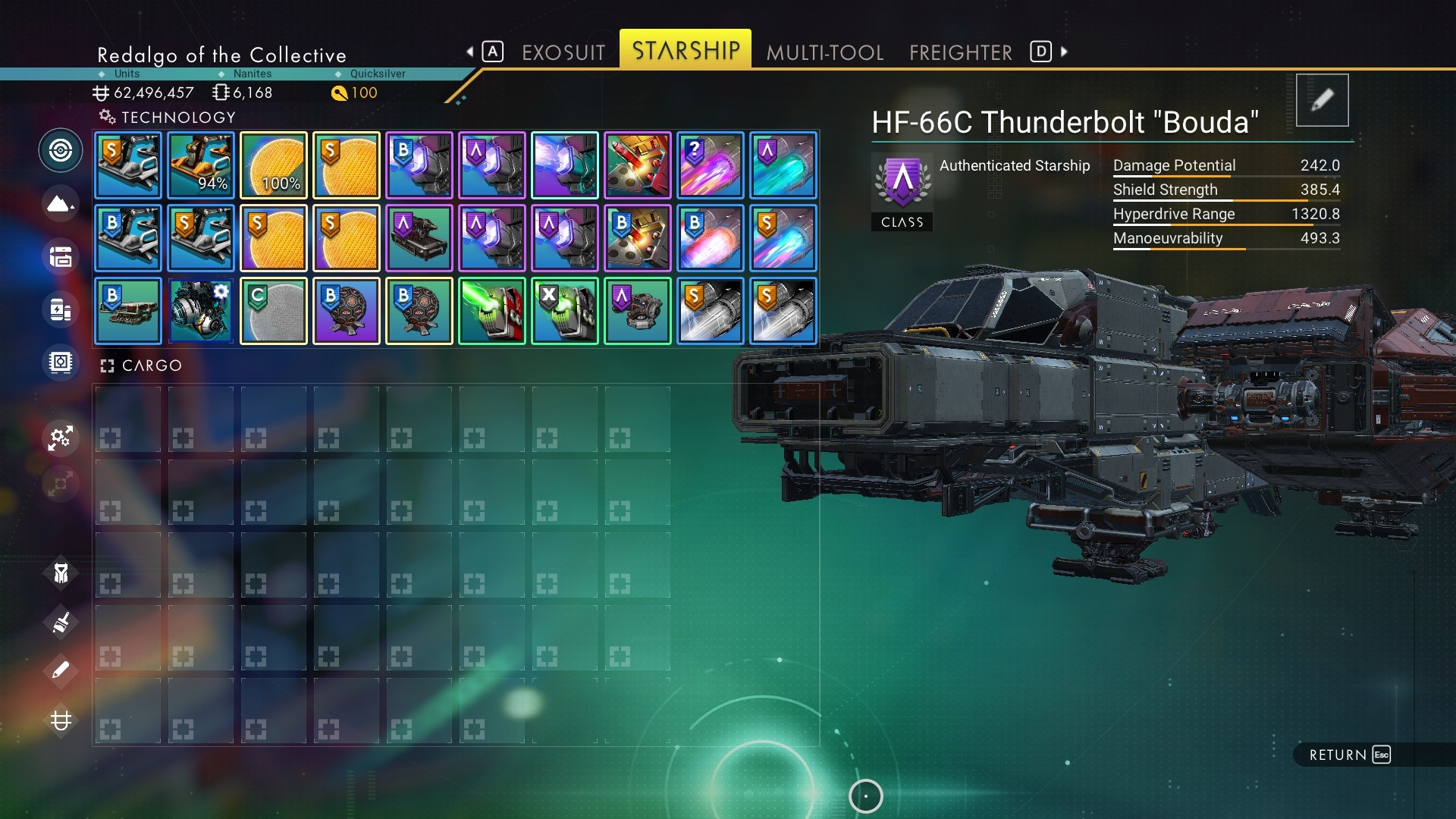Click the active STARSHIP tab
Image resolution: width=1456 pixels, height=819 pixels.
tap(686, 50)
